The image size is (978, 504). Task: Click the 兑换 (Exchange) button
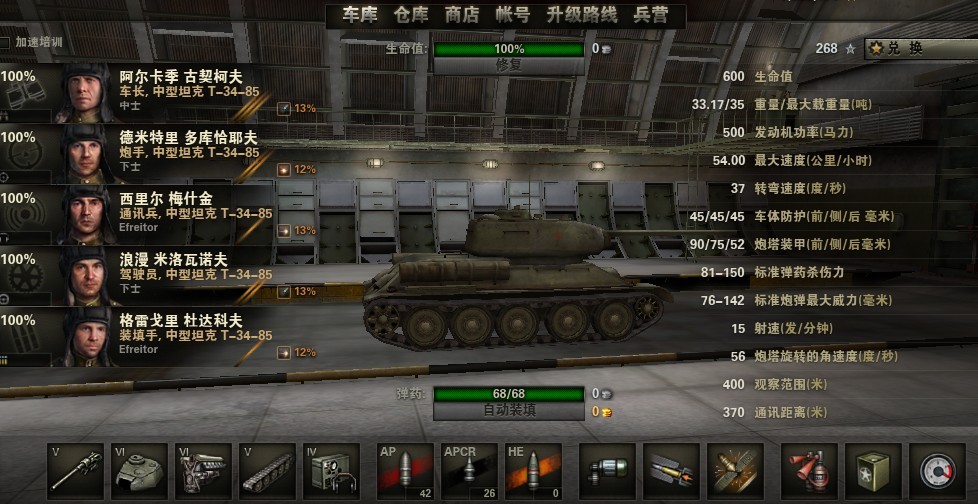[920, 48]
